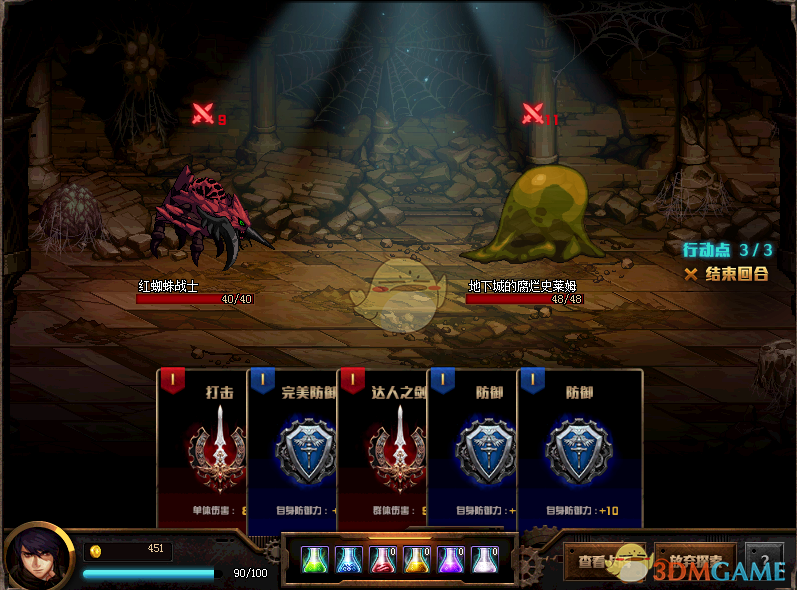
Task: Use the blue potion flask
Action: pos(349,560)
